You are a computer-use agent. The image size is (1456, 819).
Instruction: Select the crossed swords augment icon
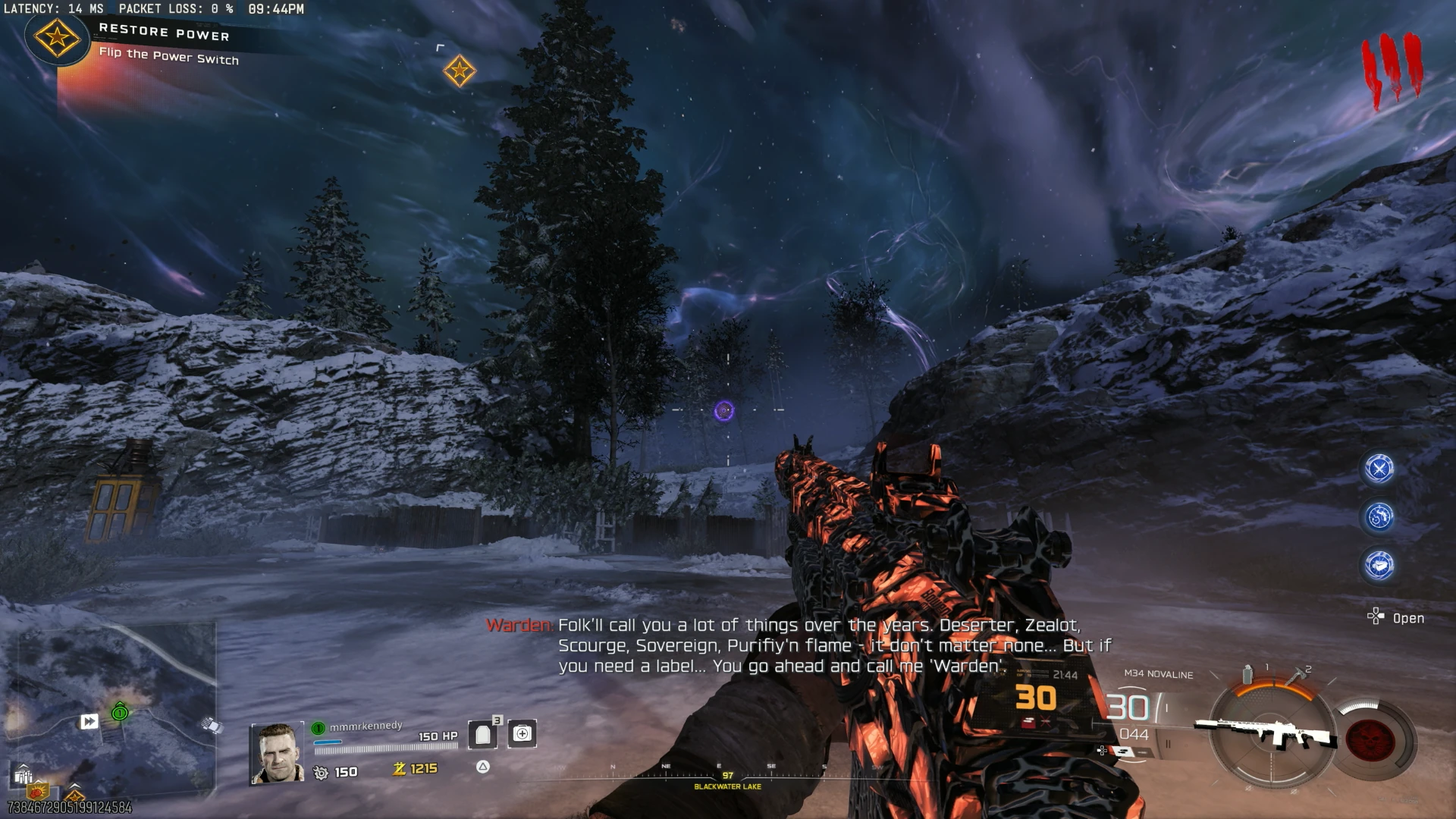1379,469
